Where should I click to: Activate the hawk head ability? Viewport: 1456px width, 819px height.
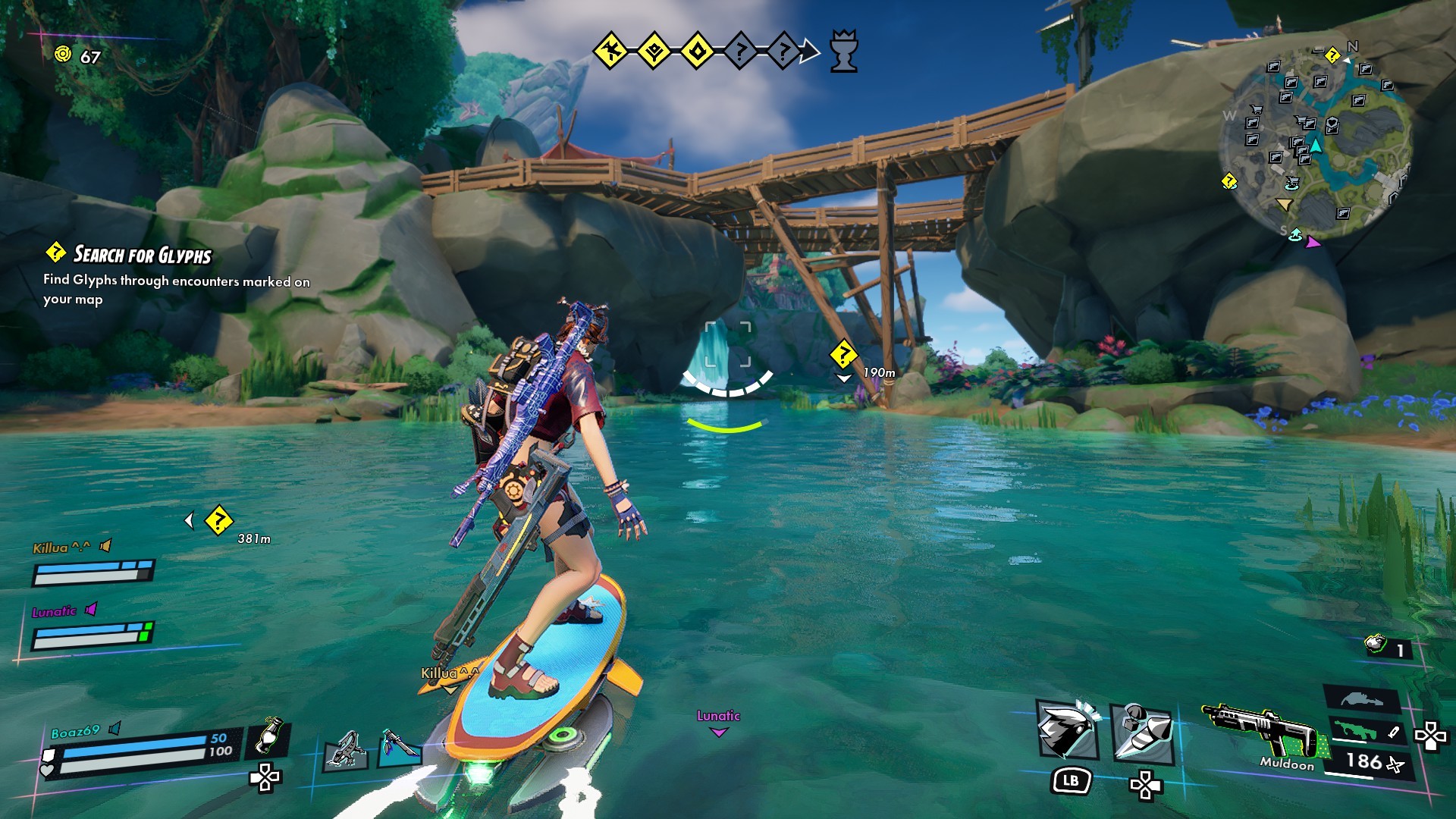pyautogui.click(x=1066, y=730)
